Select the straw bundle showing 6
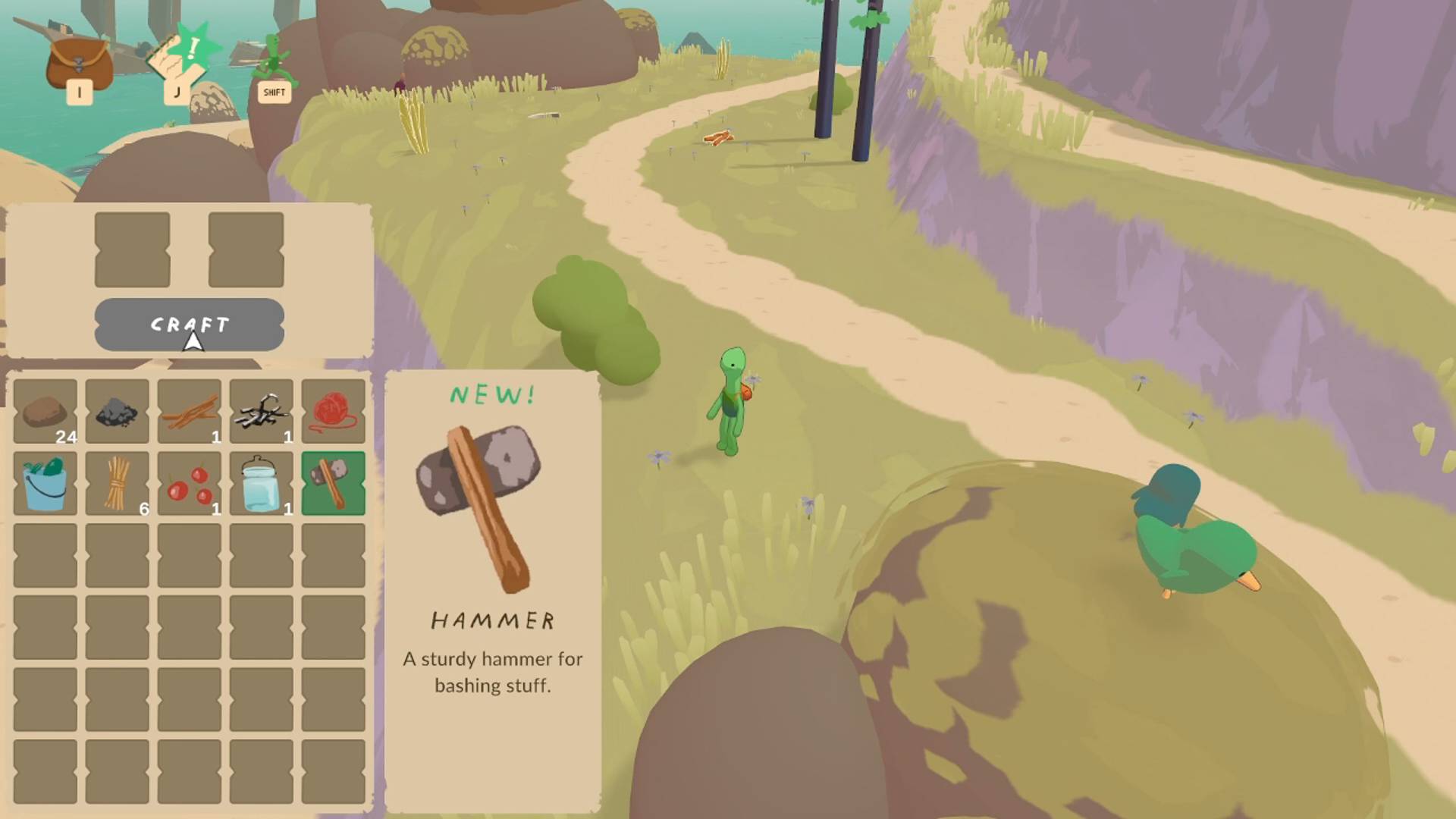 click(116, 483)
